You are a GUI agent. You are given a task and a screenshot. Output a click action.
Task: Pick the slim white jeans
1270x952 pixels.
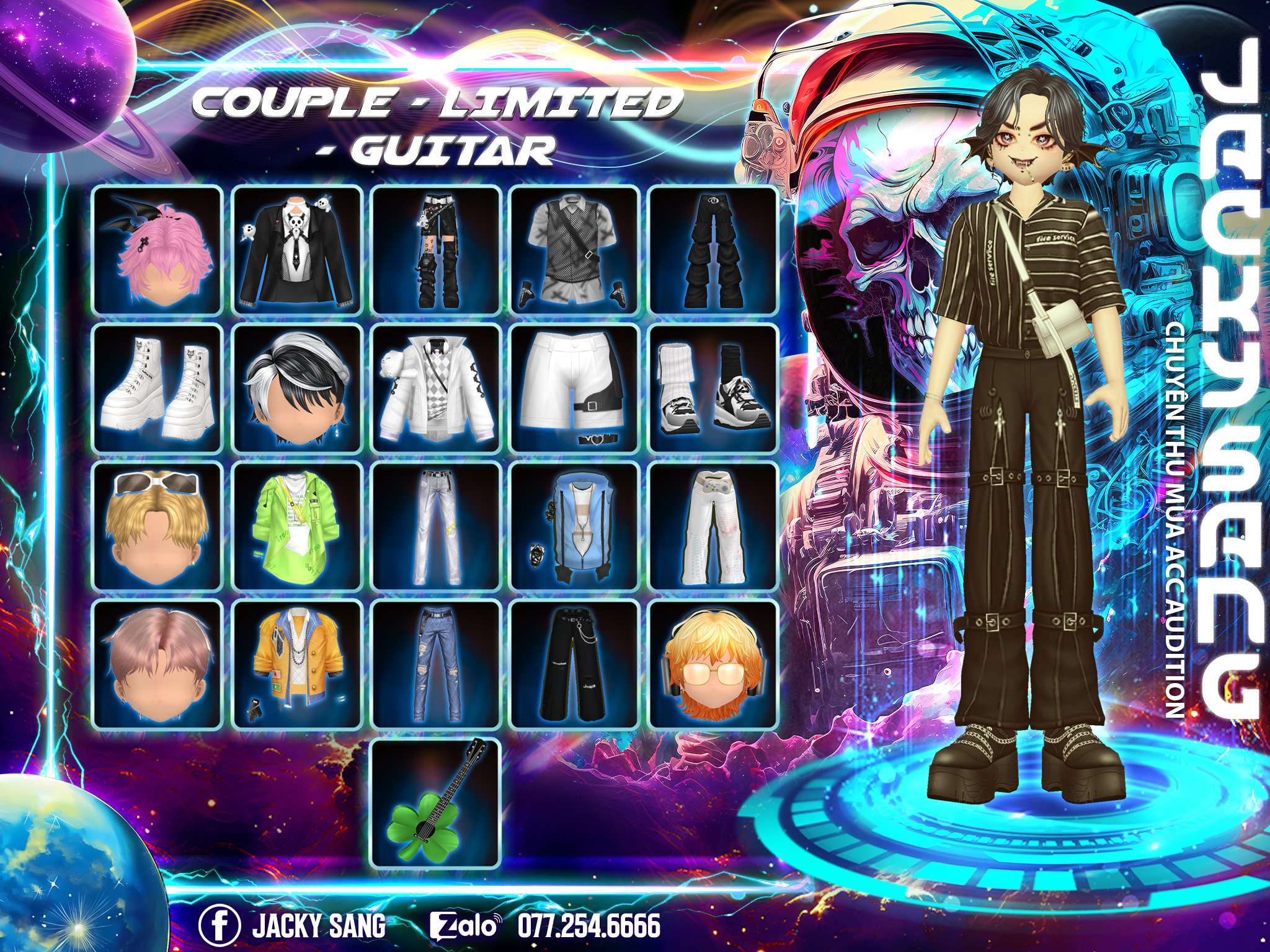click(x=436, y=526)
